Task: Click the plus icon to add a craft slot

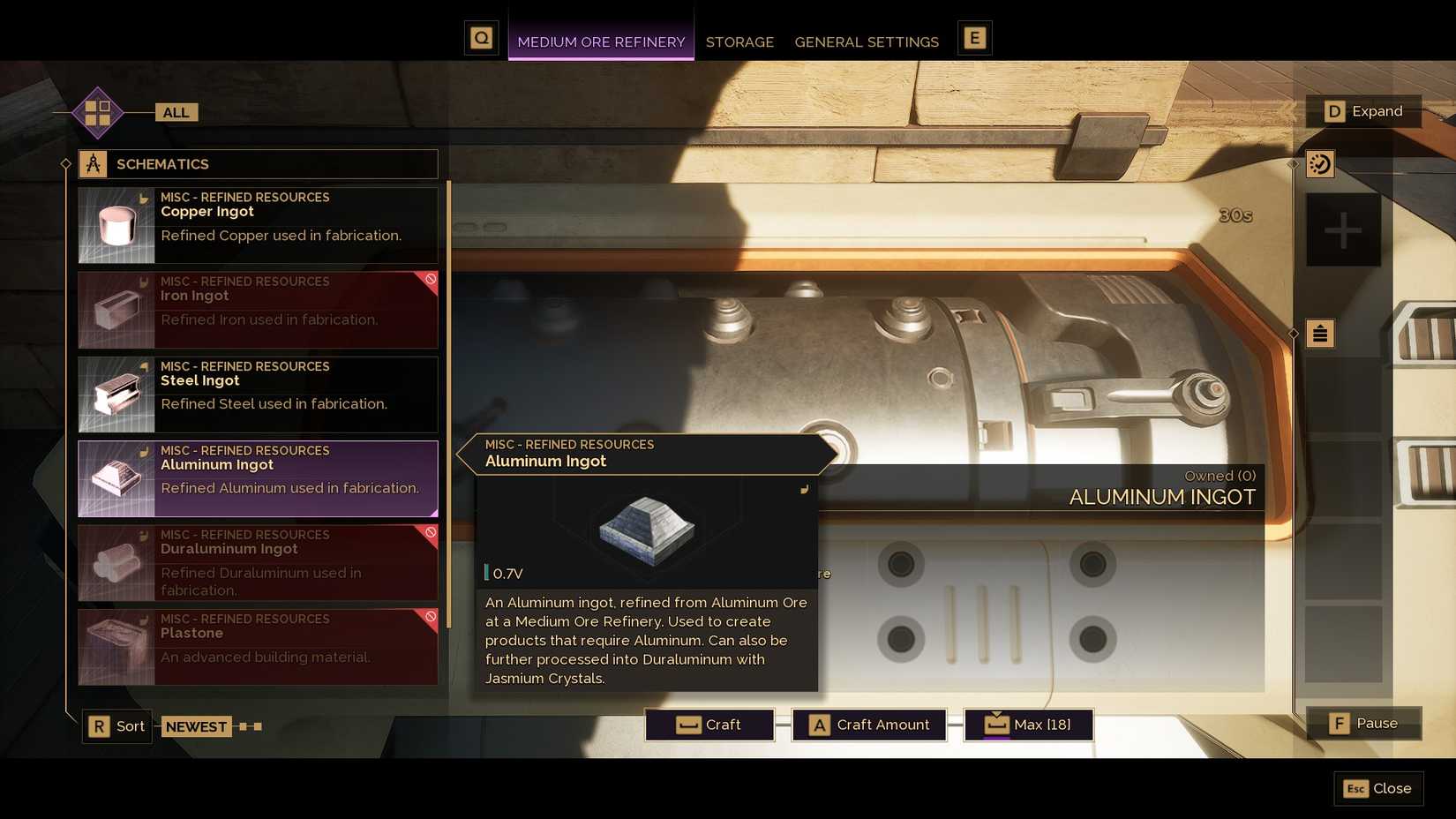Action: 1342,231
